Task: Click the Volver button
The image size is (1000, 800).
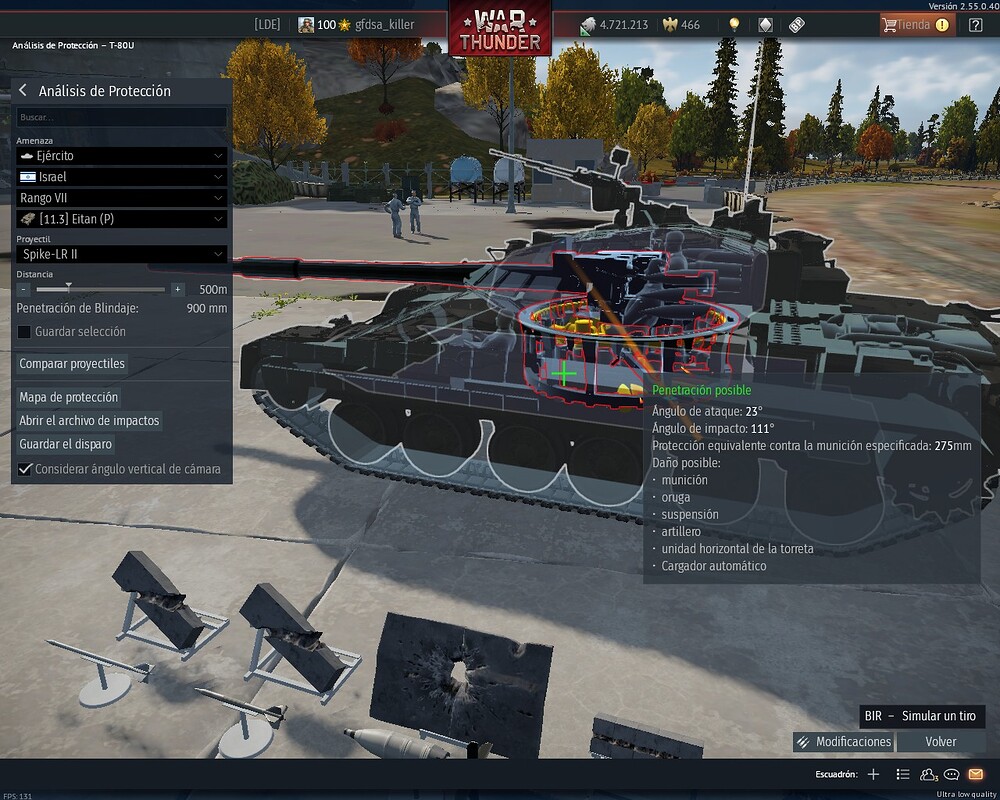Action: 940,742
